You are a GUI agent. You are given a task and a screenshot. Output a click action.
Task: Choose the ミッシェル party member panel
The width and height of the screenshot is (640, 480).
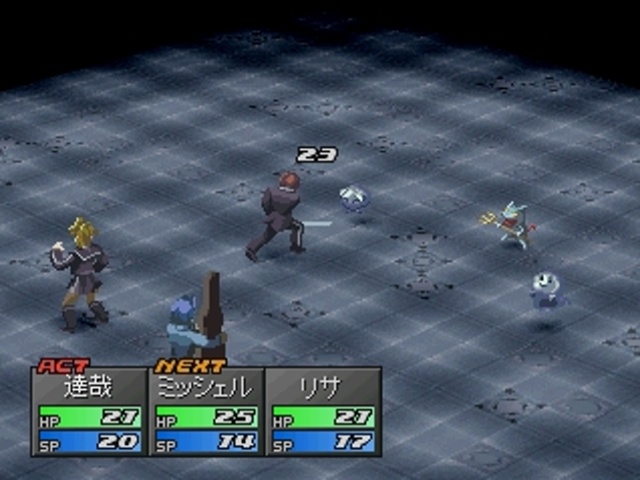tap(206, 411)
